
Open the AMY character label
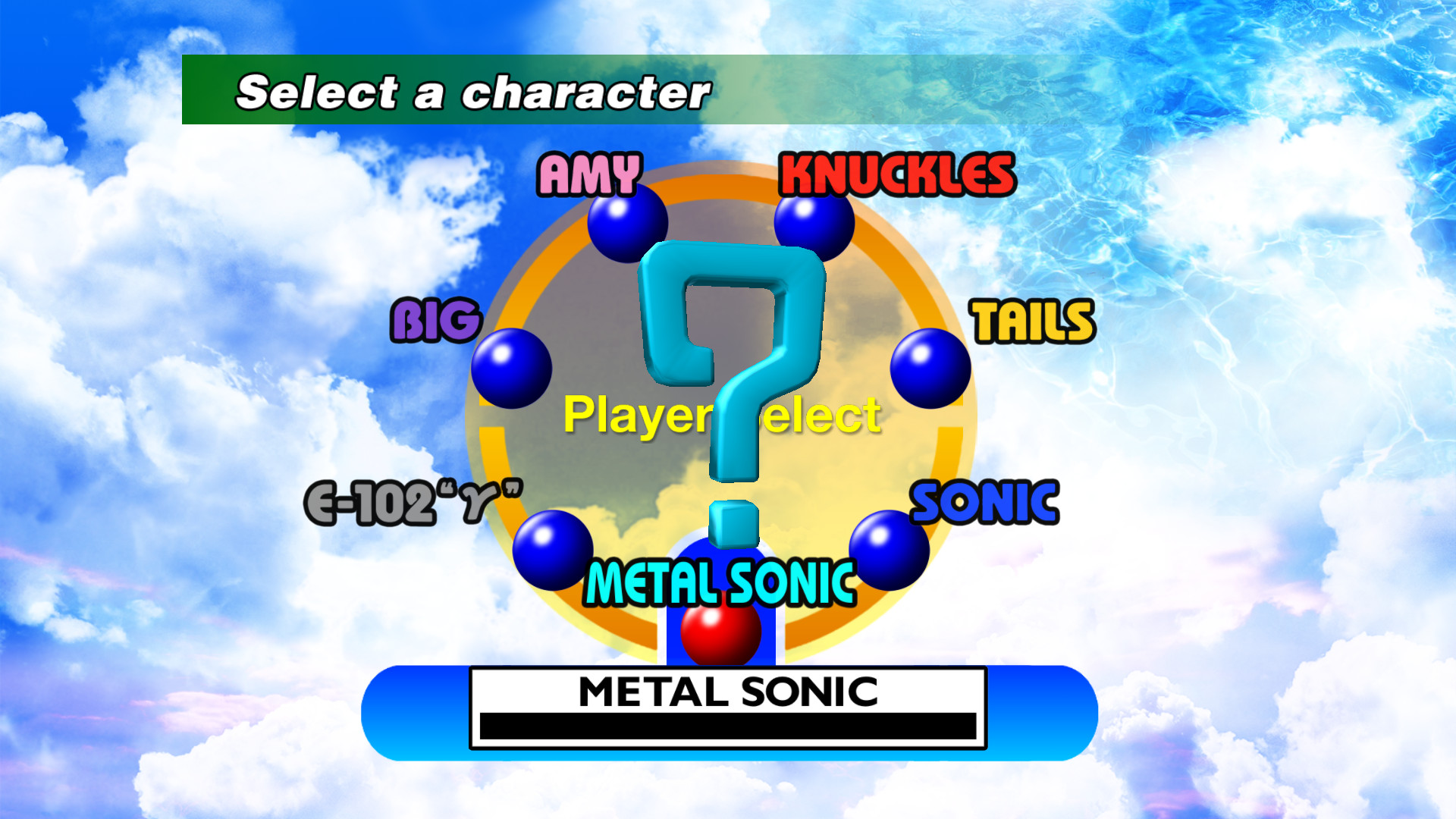click(x=588, y=174)
